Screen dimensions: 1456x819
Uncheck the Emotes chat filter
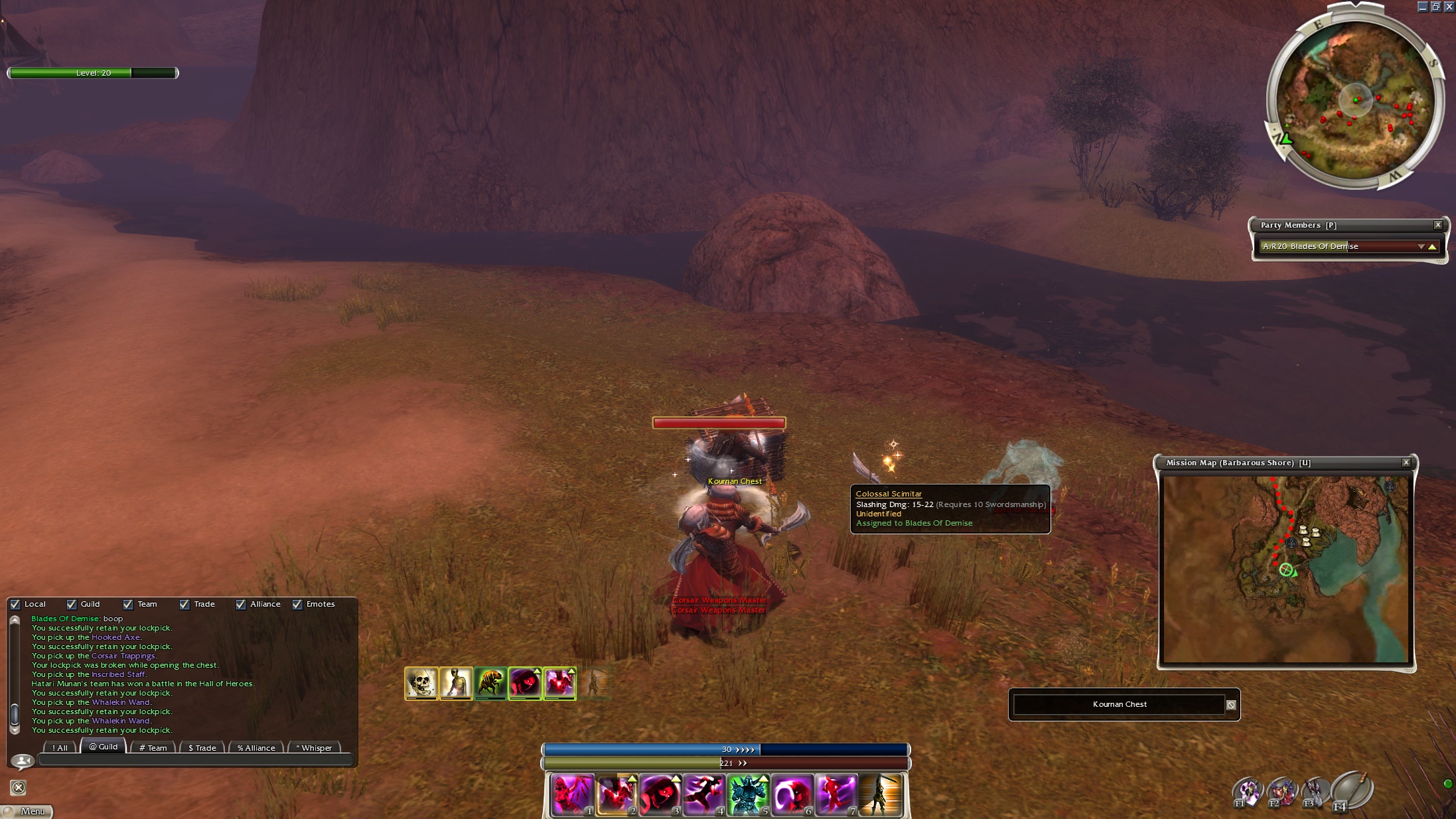tap(297, 604)
